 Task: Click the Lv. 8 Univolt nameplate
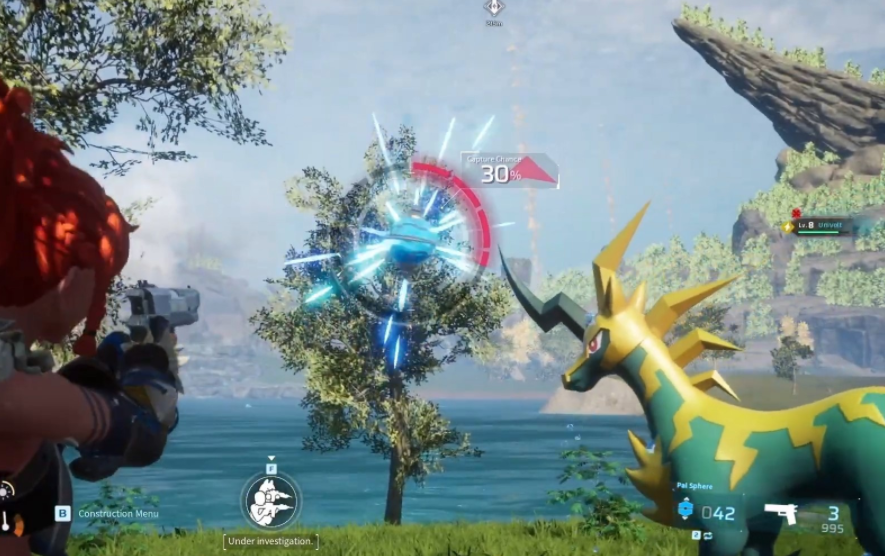point(818,227)
